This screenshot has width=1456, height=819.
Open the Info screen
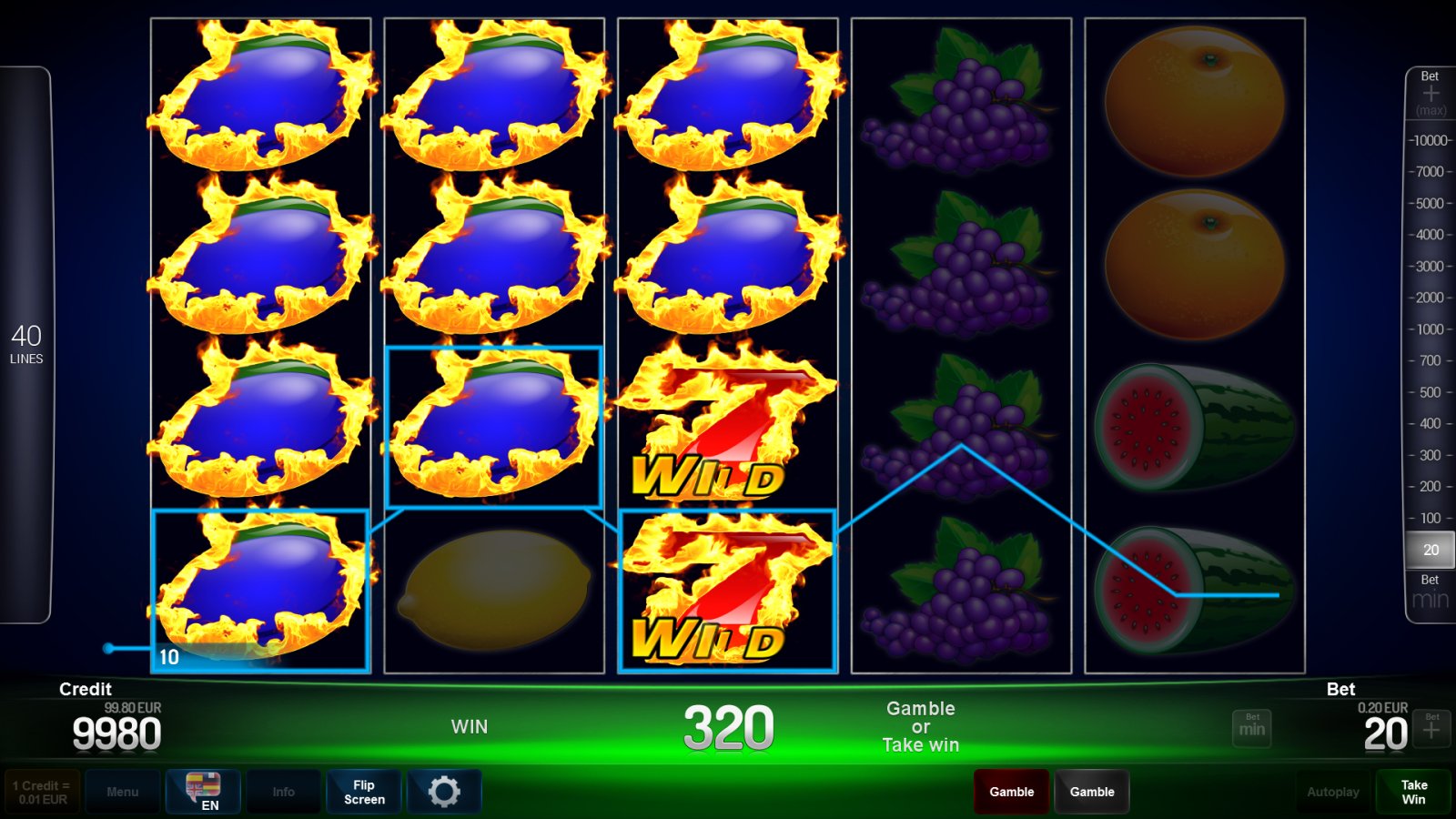pos(283,791)
